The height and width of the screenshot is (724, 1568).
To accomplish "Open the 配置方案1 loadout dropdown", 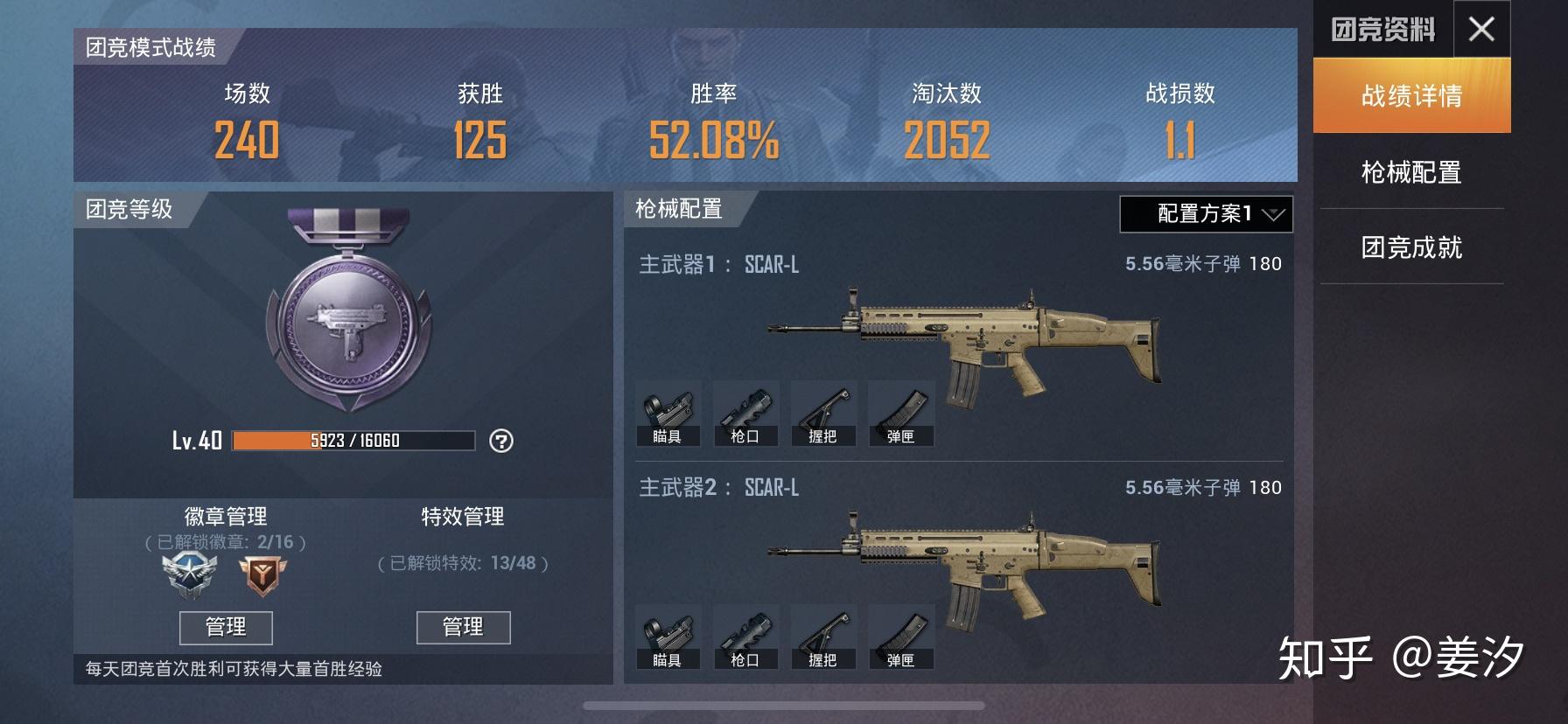I will pos(1205,212).
